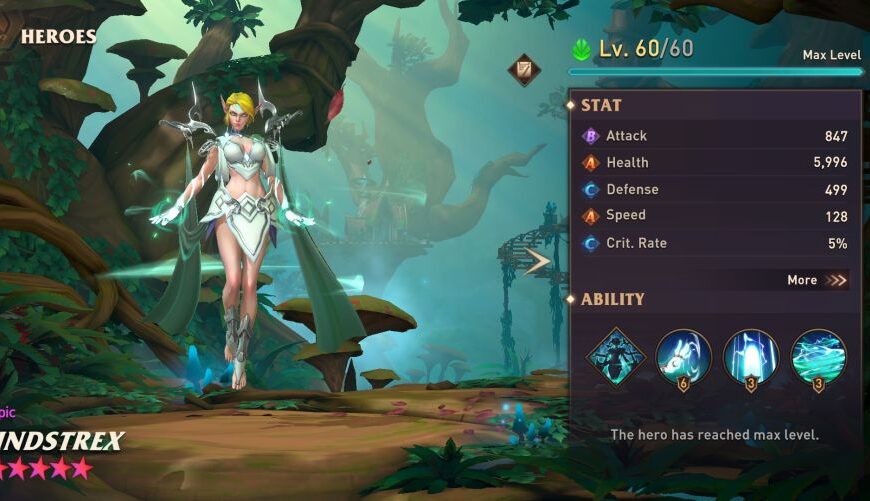Go back via the Heroes header

coord(58,37)
